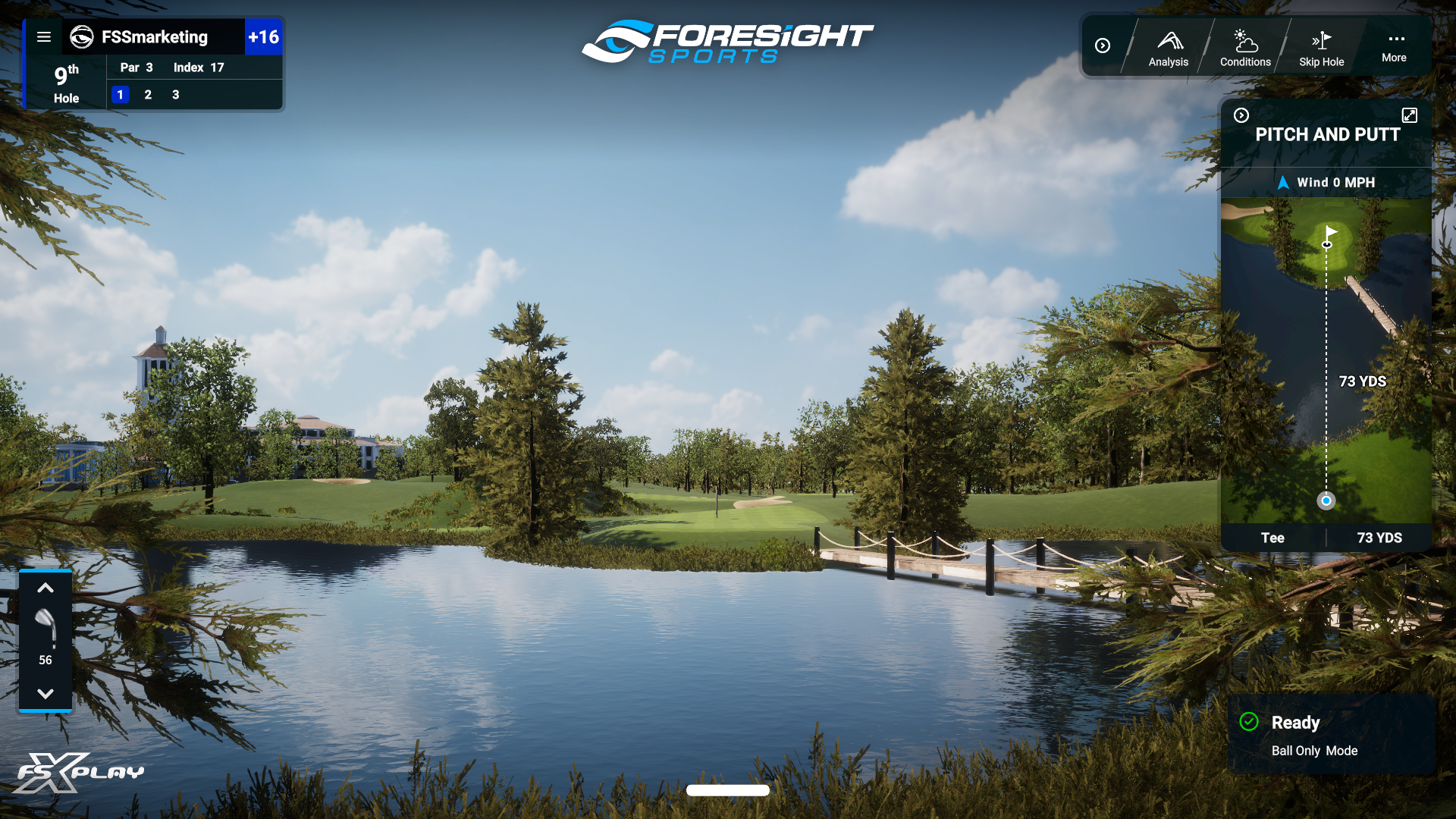Viewport: 1456px width, 819px height.
Task: Open the hamburger menu
Action: tap(44, 37)
